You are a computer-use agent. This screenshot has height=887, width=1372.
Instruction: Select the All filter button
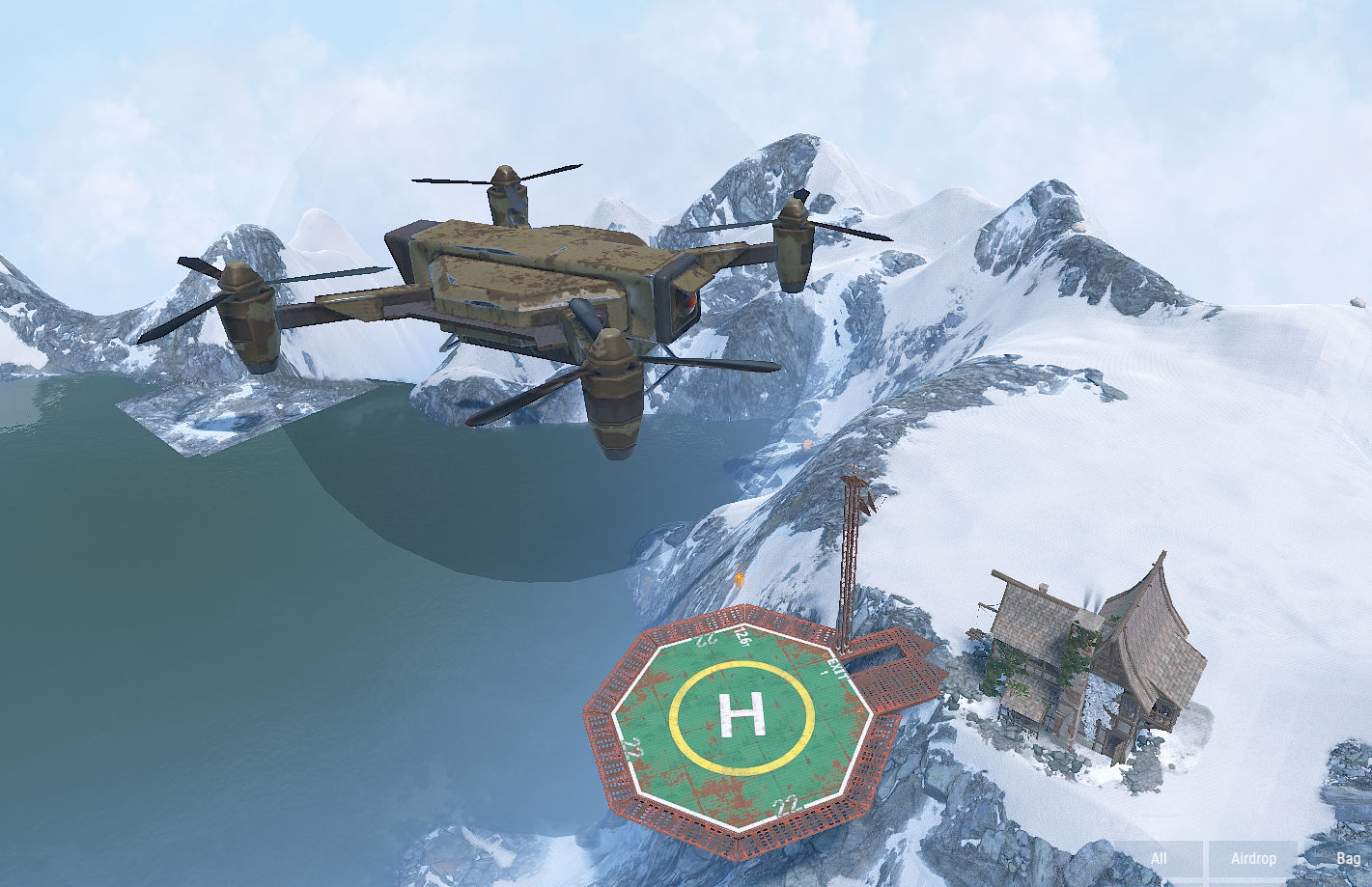(x=1159, y=859)
